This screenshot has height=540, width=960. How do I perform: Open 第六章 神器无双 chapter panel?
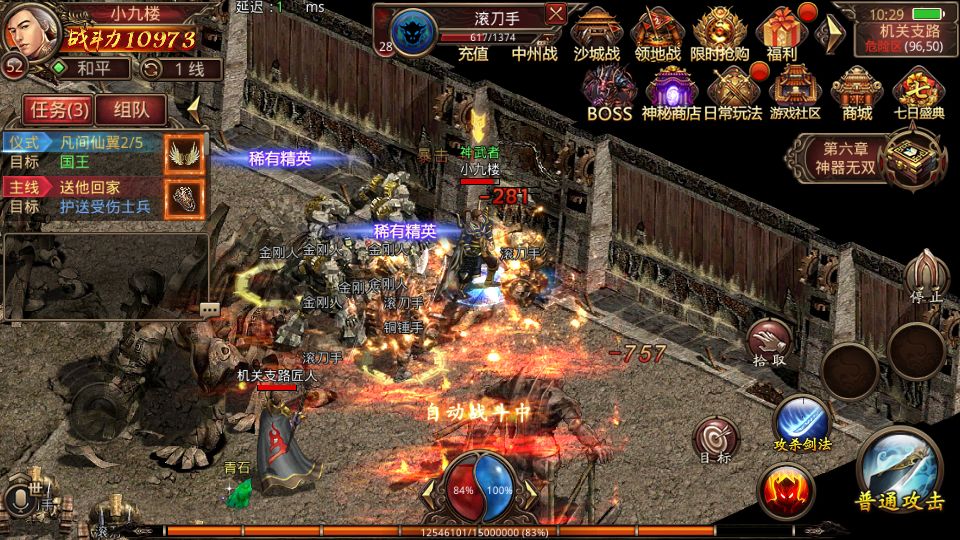[x=865, y=157]
